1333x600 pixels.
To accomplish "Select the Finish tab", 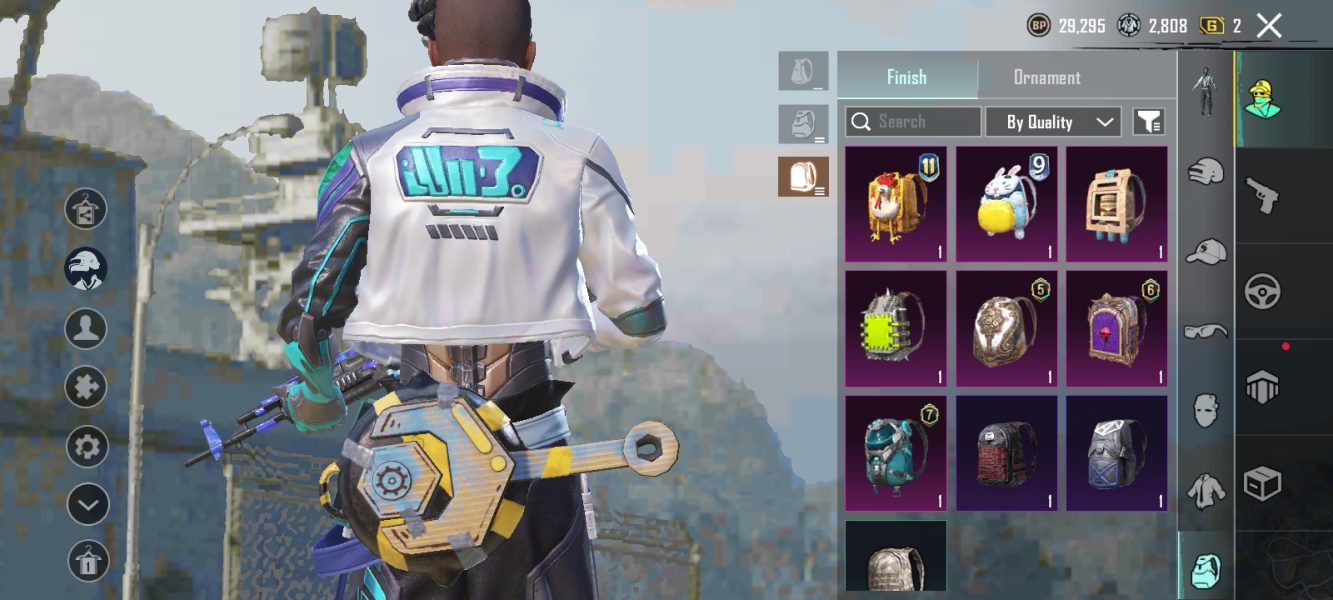I will 906,77.
